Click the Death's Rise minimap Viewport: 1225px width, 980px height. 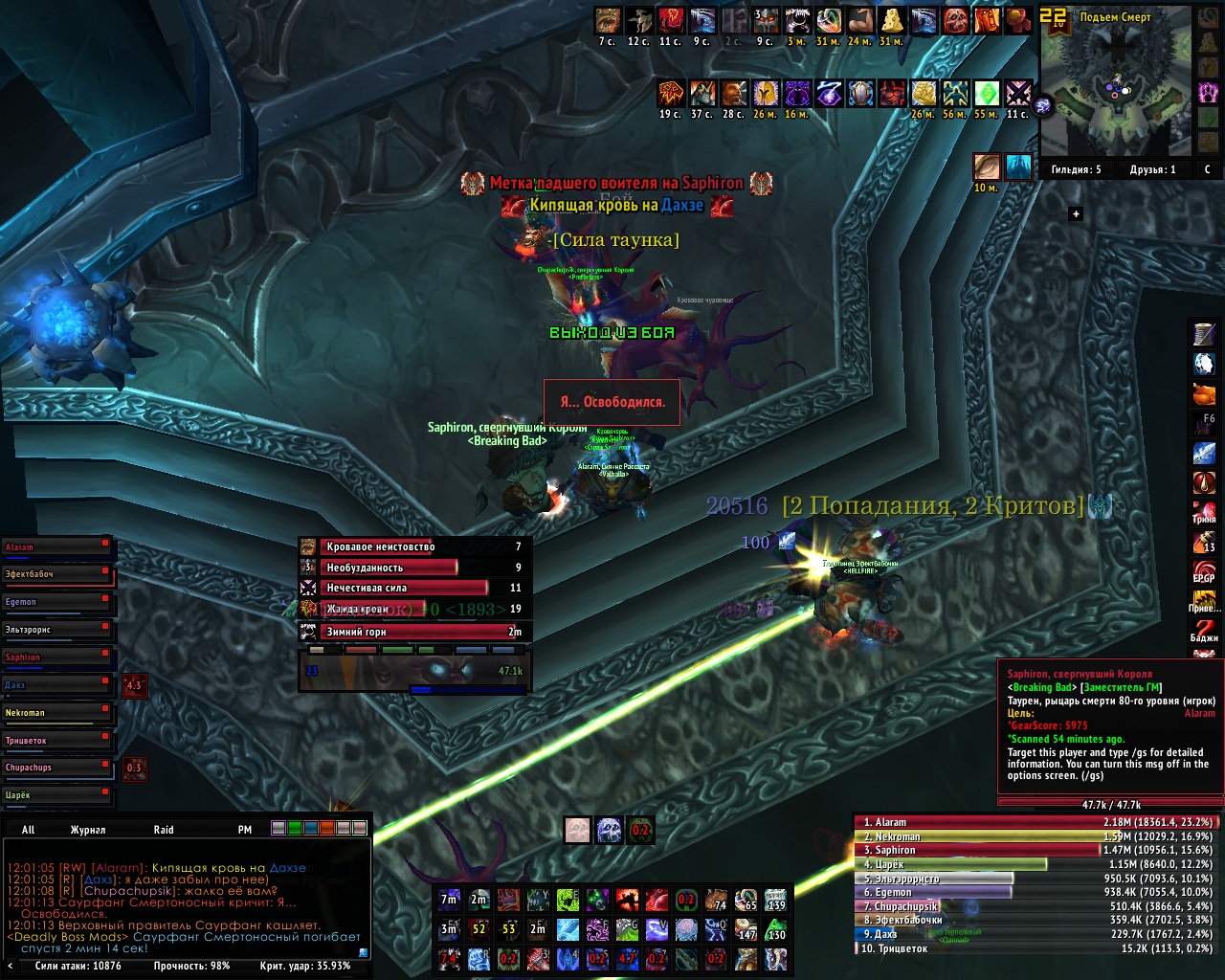1114,91
